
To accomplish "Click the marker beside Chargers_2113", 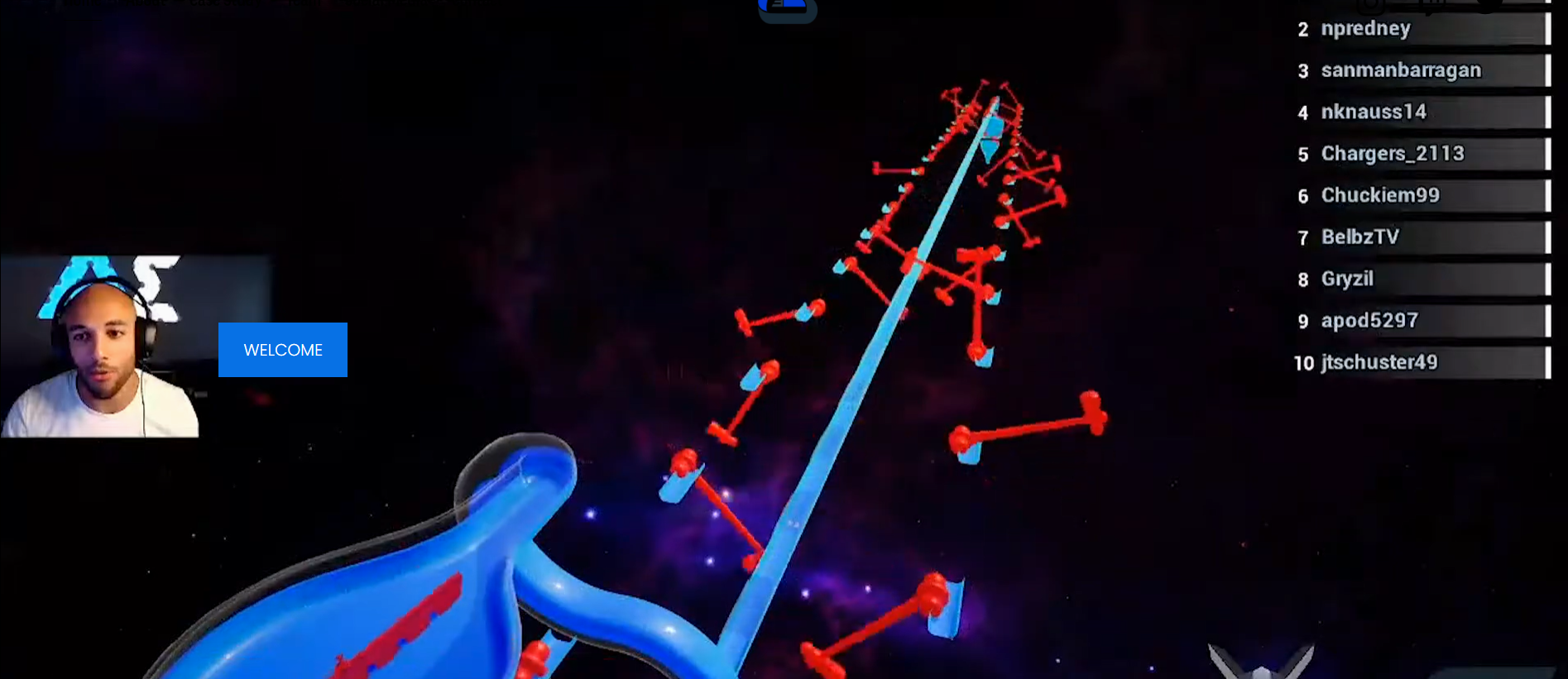I will [x=1549, y=153].
